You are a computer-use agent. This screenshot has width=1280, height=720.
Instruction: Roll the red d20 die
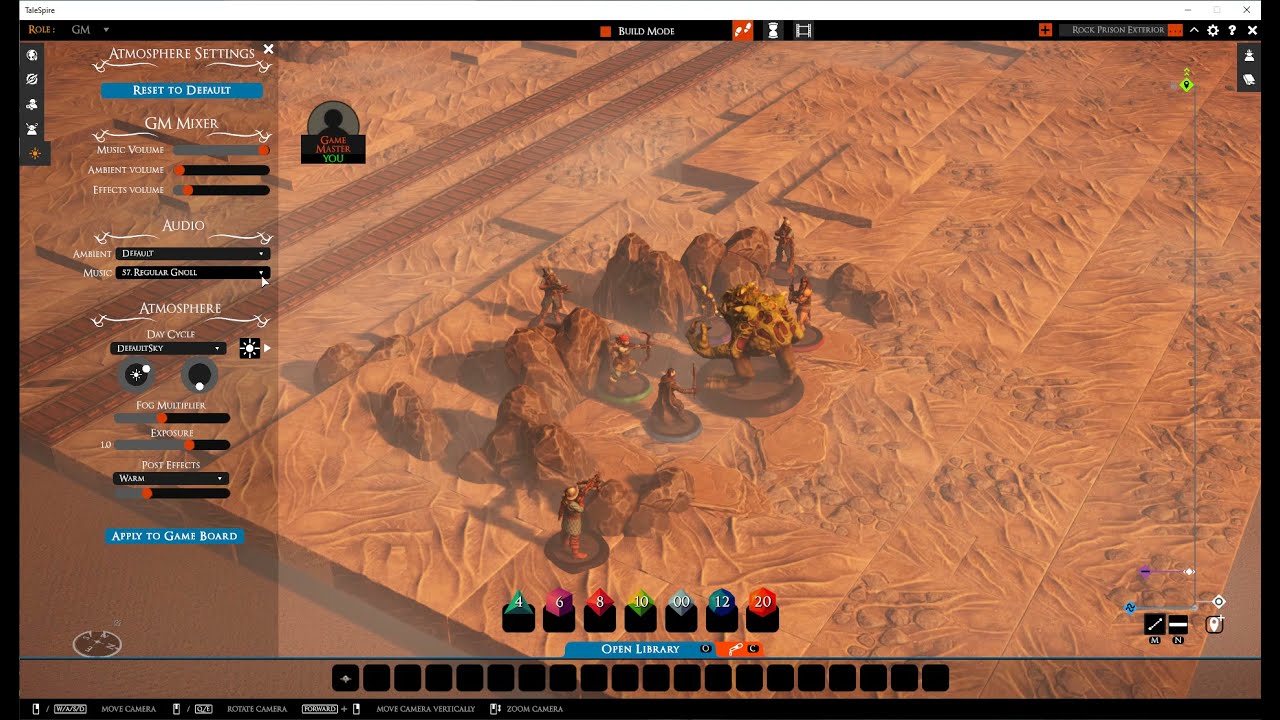click(x=762, y=603)
